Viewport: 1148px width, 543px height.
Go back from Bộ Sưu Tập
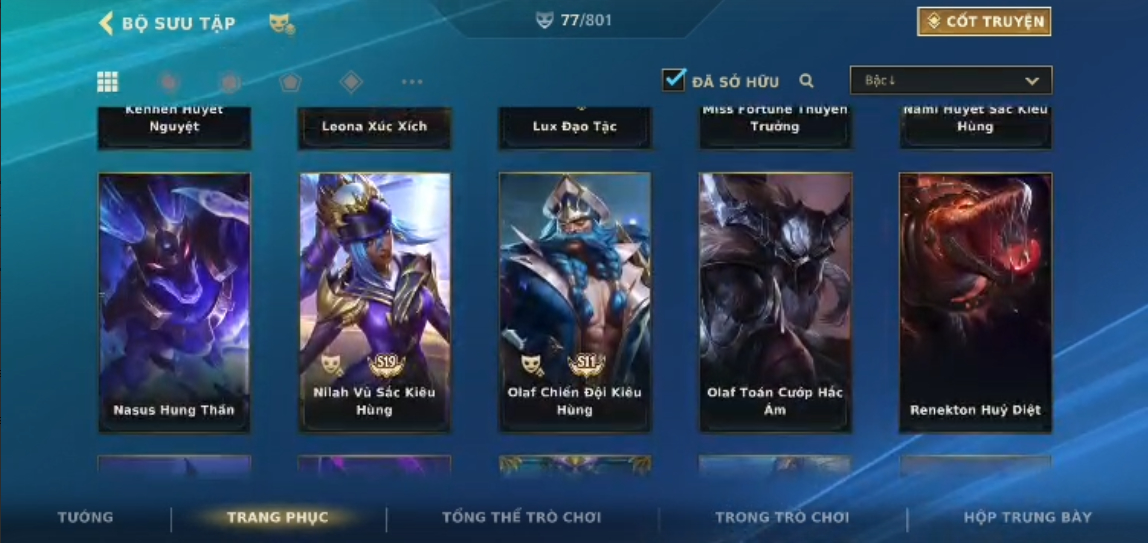tap(106, 23)
